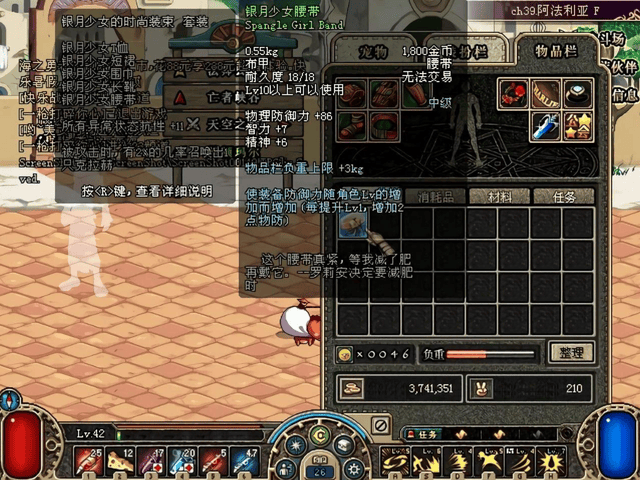This screenshot has width=640, height=480.
Task: Open the 任务 quest button above skill bar
Action: [423, 435]
